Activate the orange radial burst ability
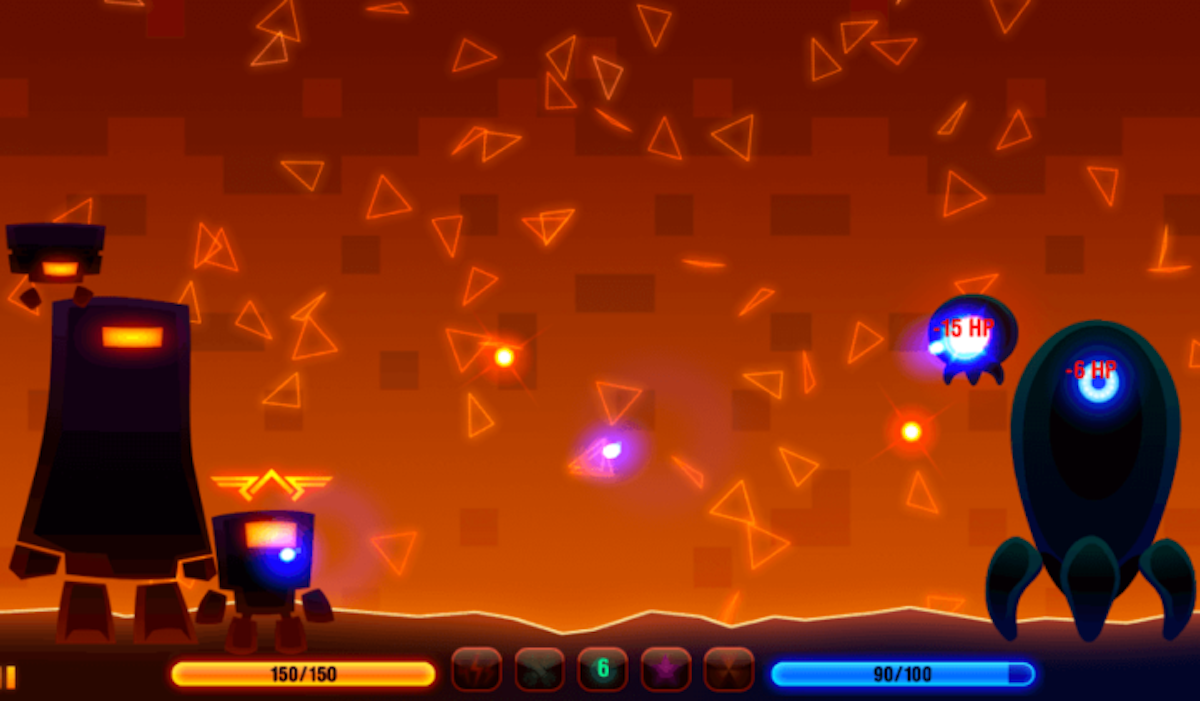The image size is (1200, 701). 729,669
